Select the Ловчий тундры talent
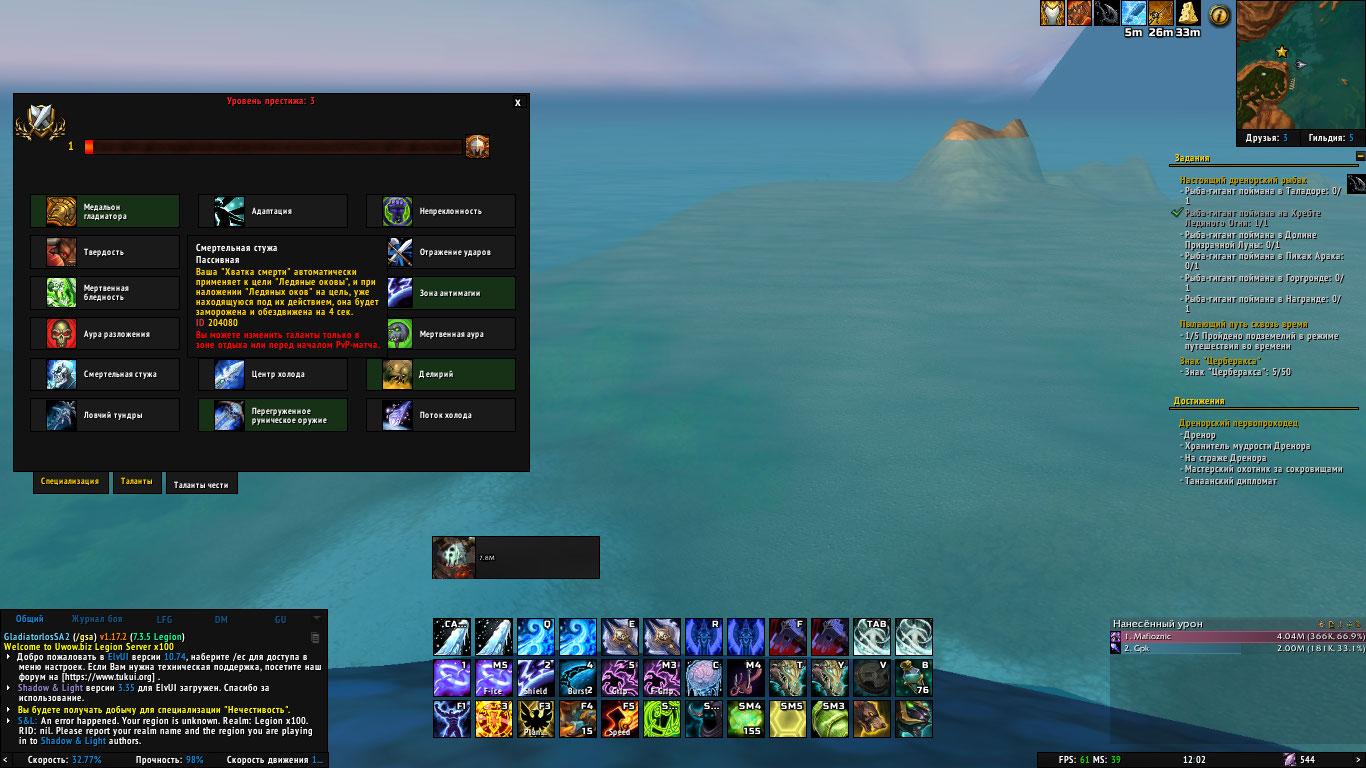This screenshot has height=768, width=1366. (x=105, y=415)
